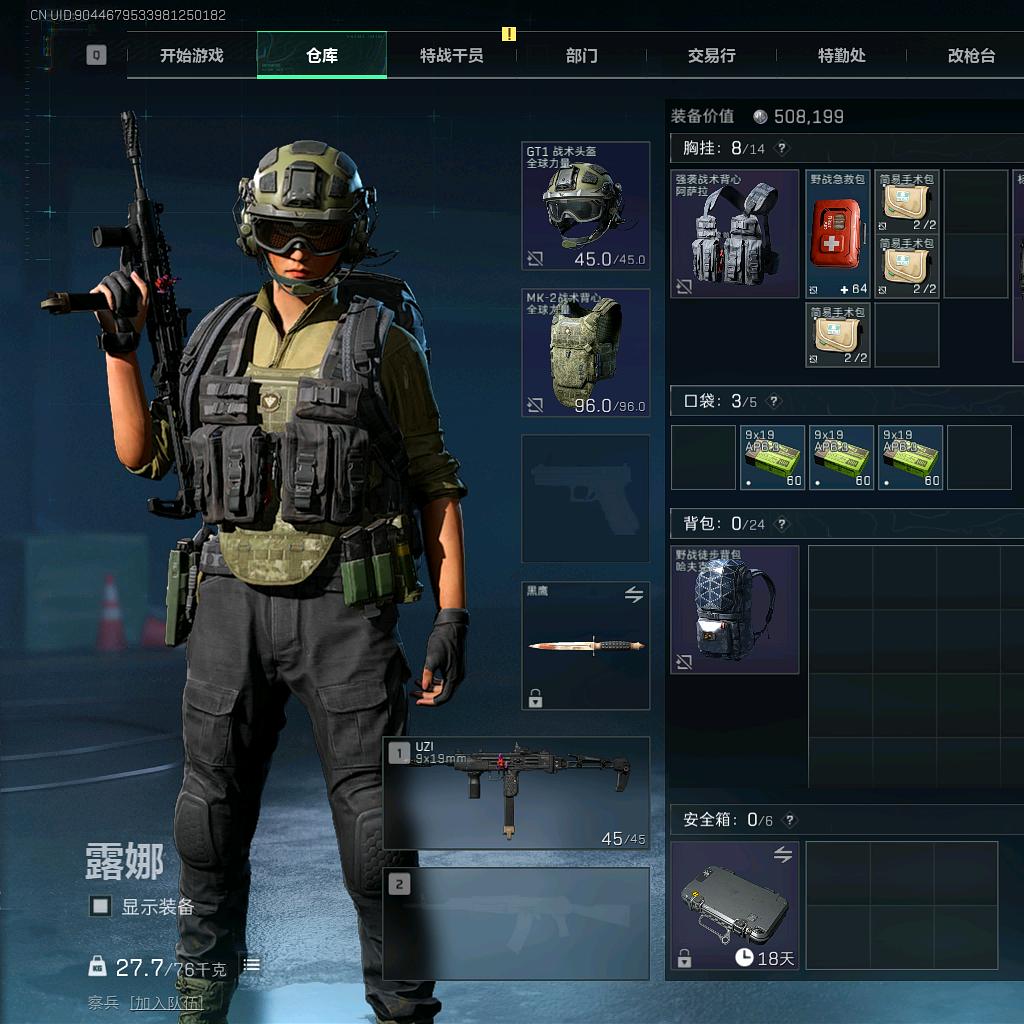Select the 特勤处 tab
Viewport: 1024px width, 1024px height.
tap(841, 56)
